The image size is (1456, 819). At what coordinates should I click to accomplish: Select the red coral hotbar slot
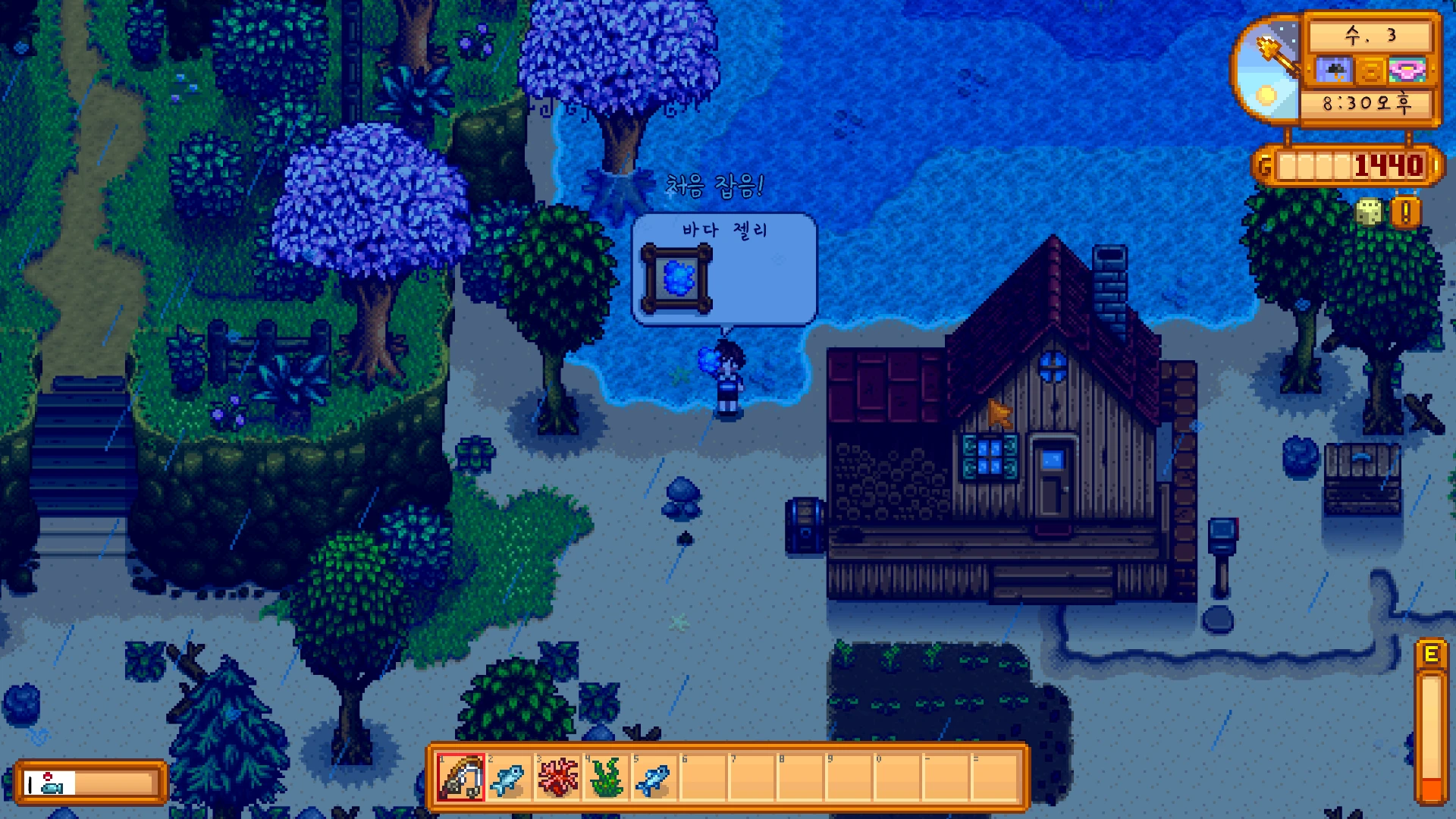point(557,777)
